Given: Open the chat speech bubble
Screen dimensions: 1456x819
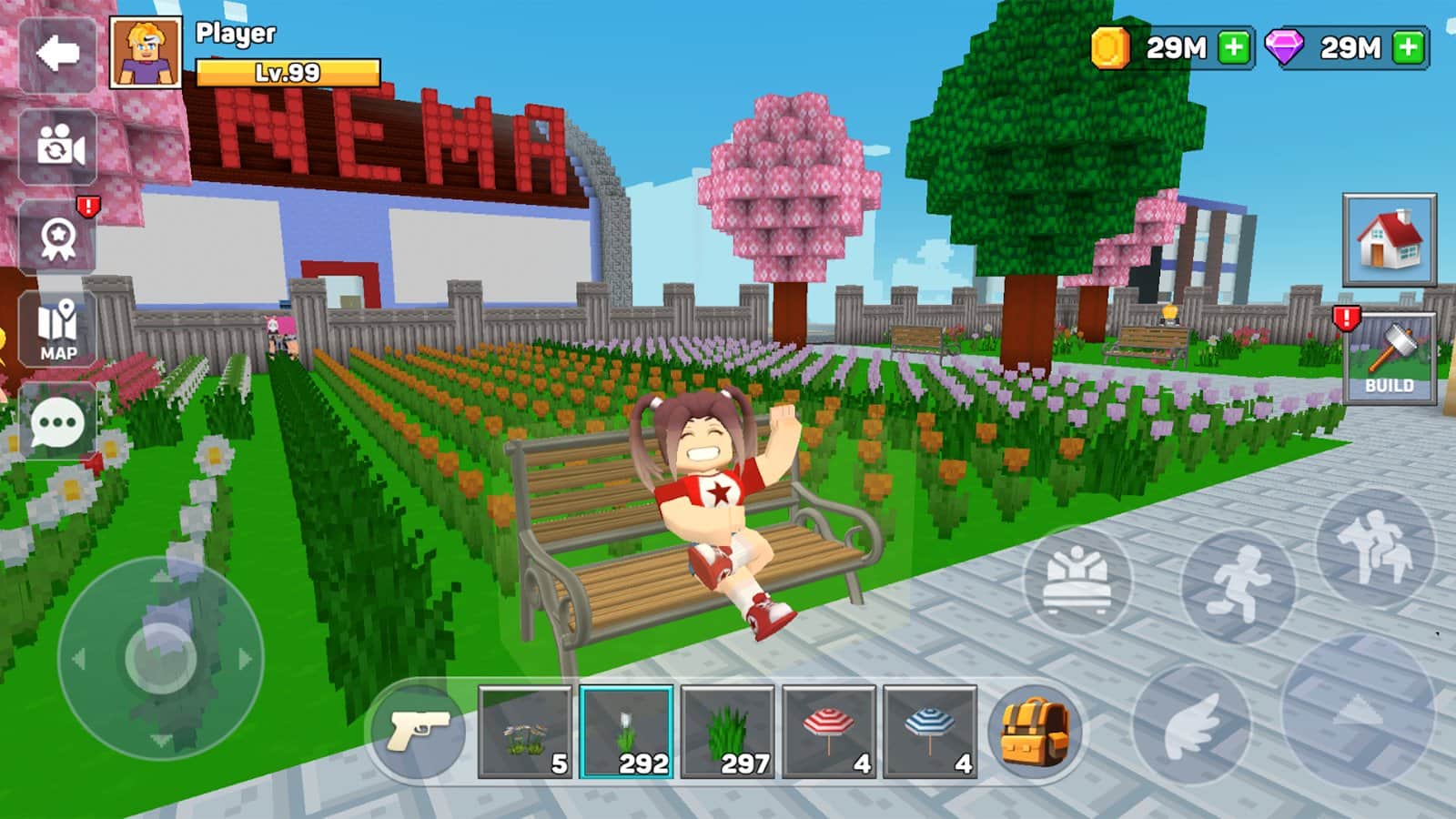Looking at the screenshot, I should coord(57,423).
